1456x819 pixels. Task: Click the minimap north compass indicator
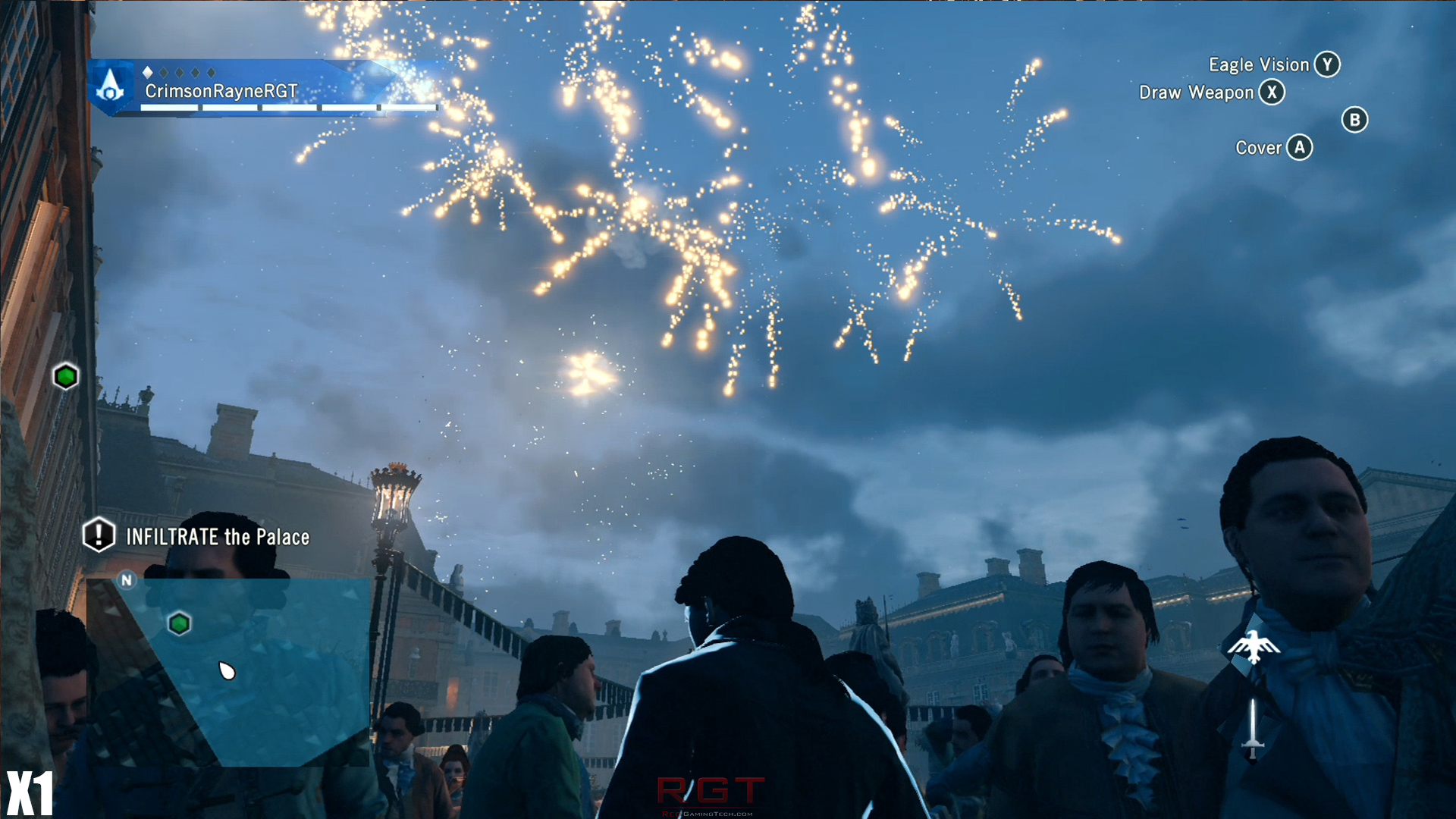pos(127,580)
